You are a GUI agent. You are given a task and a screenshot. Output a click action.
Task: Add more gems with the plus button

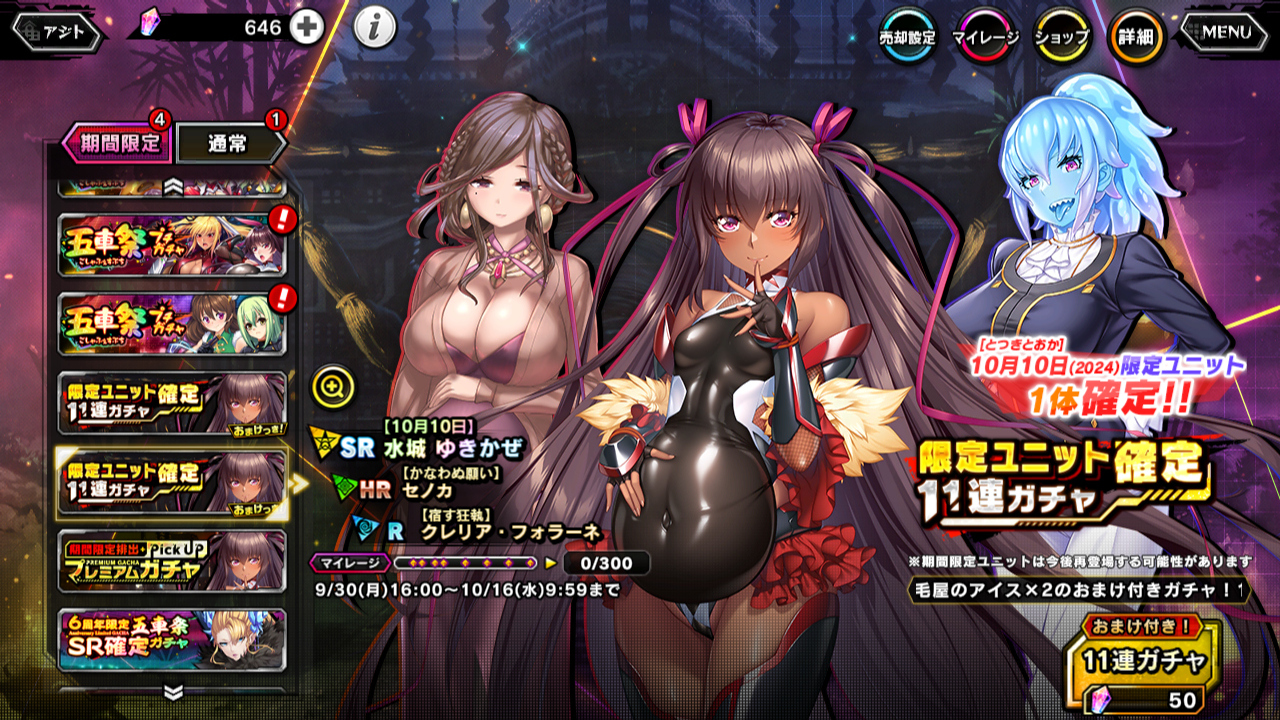(x=307, y=28)
